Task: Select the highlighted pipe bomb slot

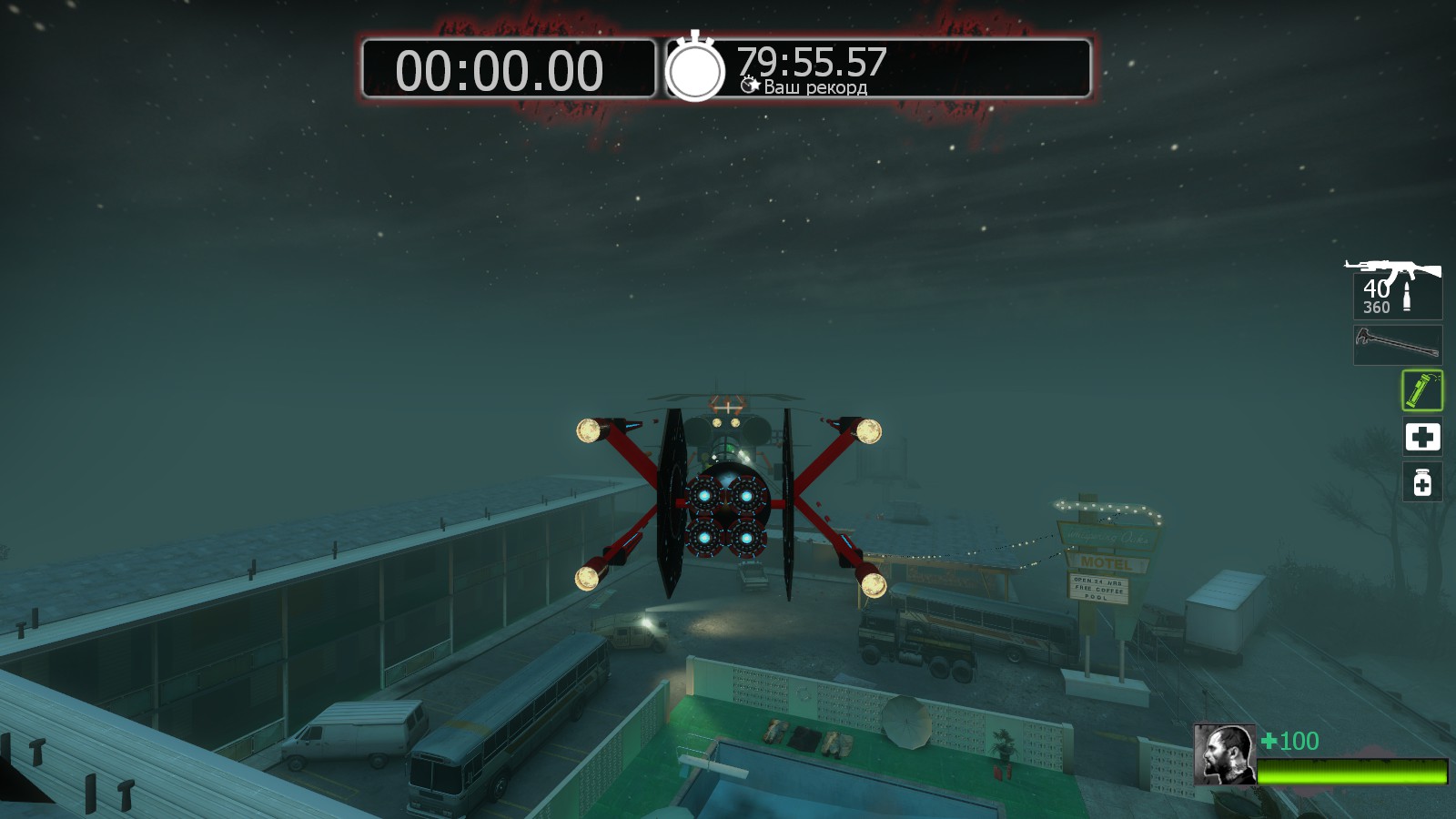Action: click(1421, 390)
